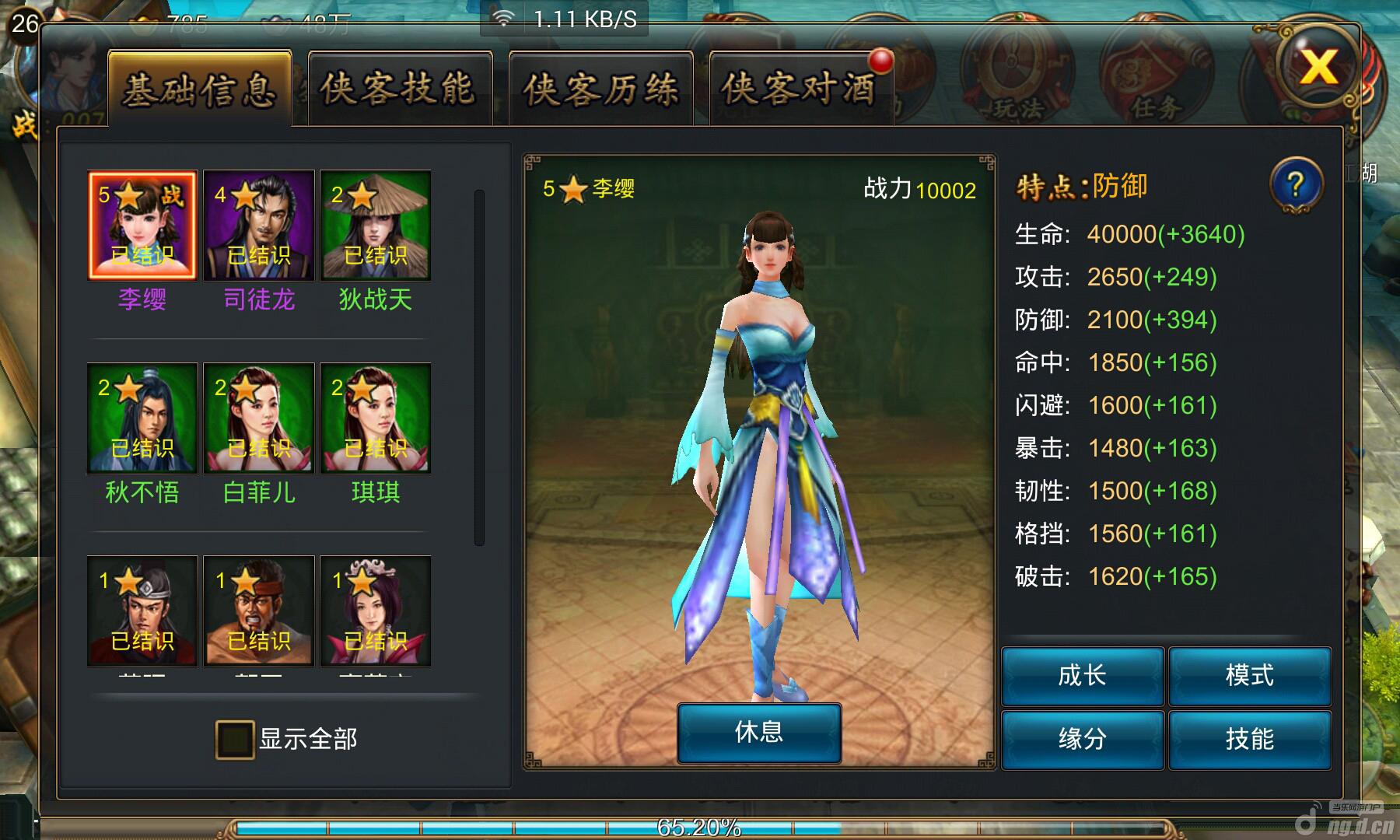The height and width of the screenshot is (840, 1400).
Task: Open the 成长 panel
Action: 1082,676
